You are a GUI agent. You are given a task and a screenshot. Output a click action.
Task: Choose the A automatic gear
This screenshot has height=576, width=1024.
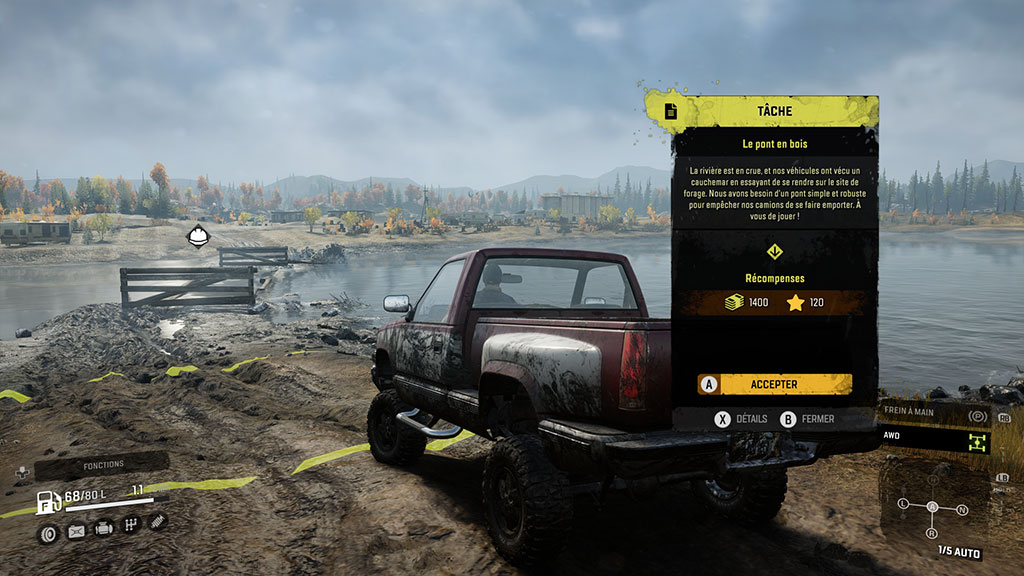(x=932, y=507)
